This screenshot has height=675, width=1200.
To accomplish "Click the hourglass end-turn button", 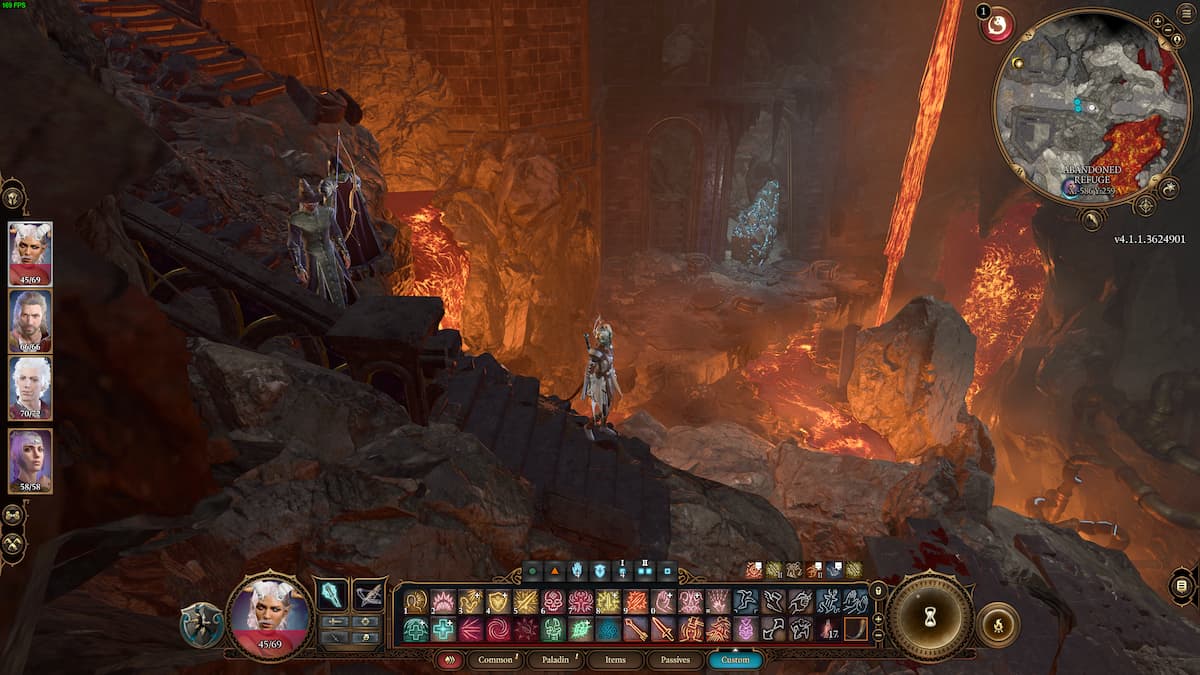I will pyautogui.click(x=929, y=616).
